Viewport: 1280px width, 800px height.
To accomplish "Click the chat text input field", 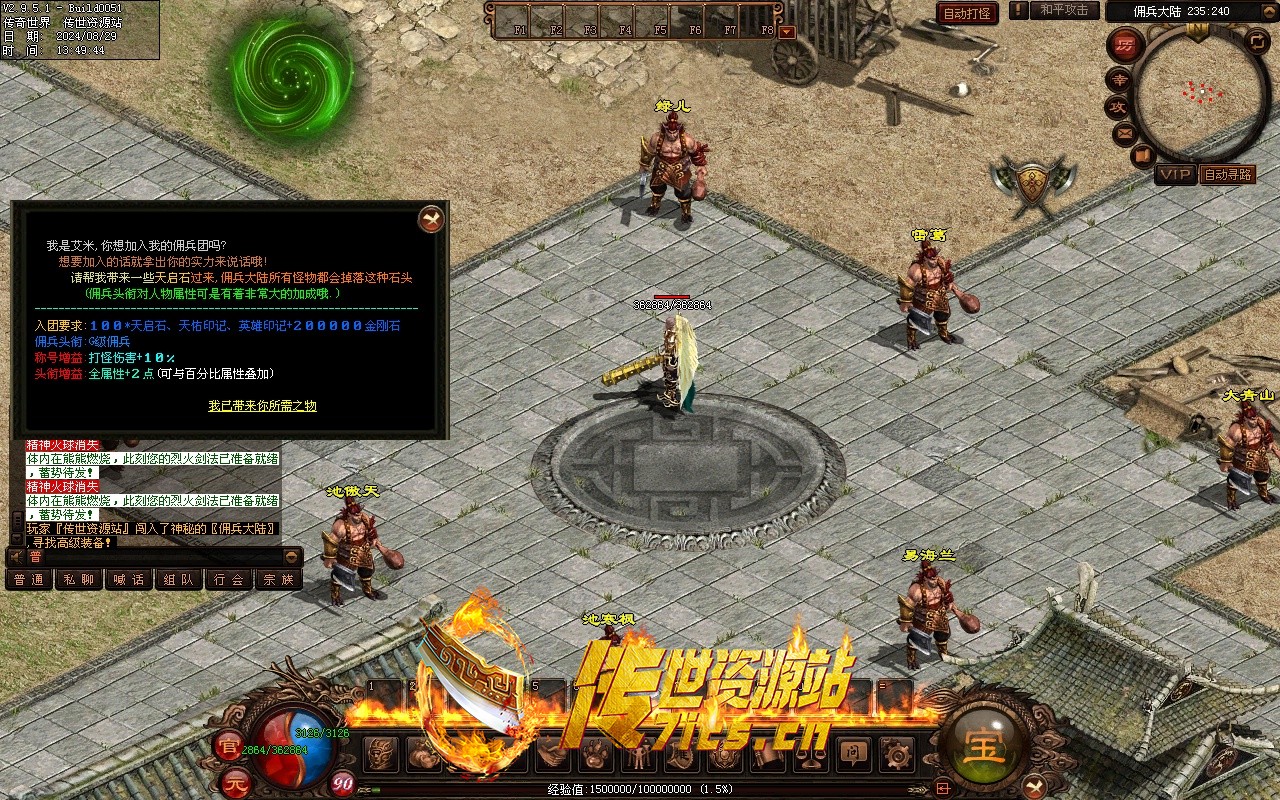I will 155,556.
